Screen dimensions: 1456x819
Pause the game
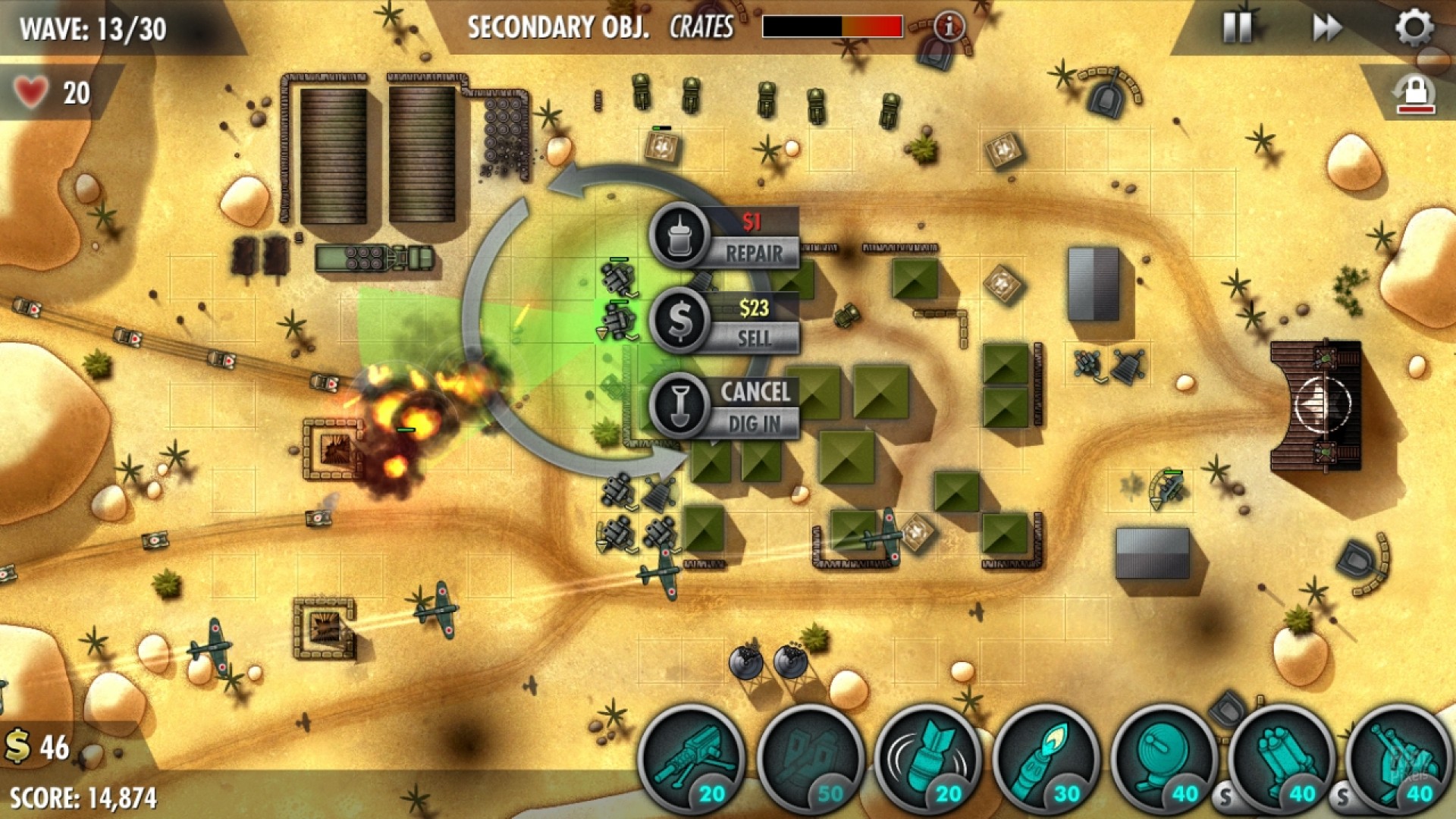point(1237,28)
